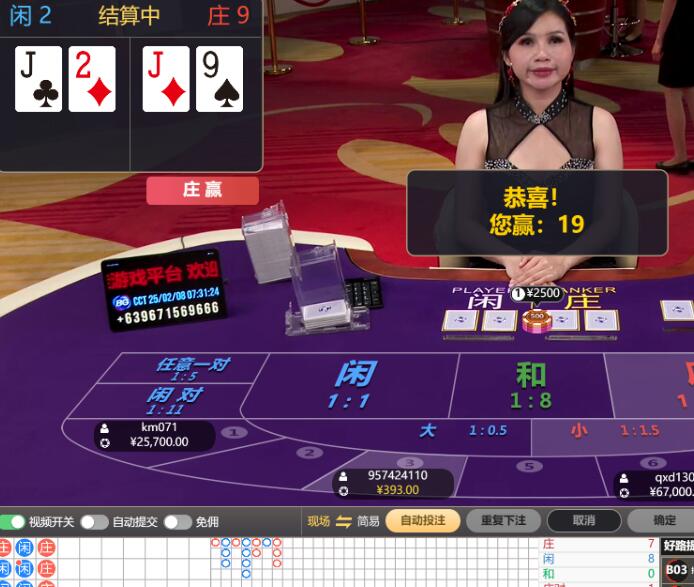Bet on 任意一对 1:5 any pair
This screenshot has width=694, height=587.
(190, 368)
